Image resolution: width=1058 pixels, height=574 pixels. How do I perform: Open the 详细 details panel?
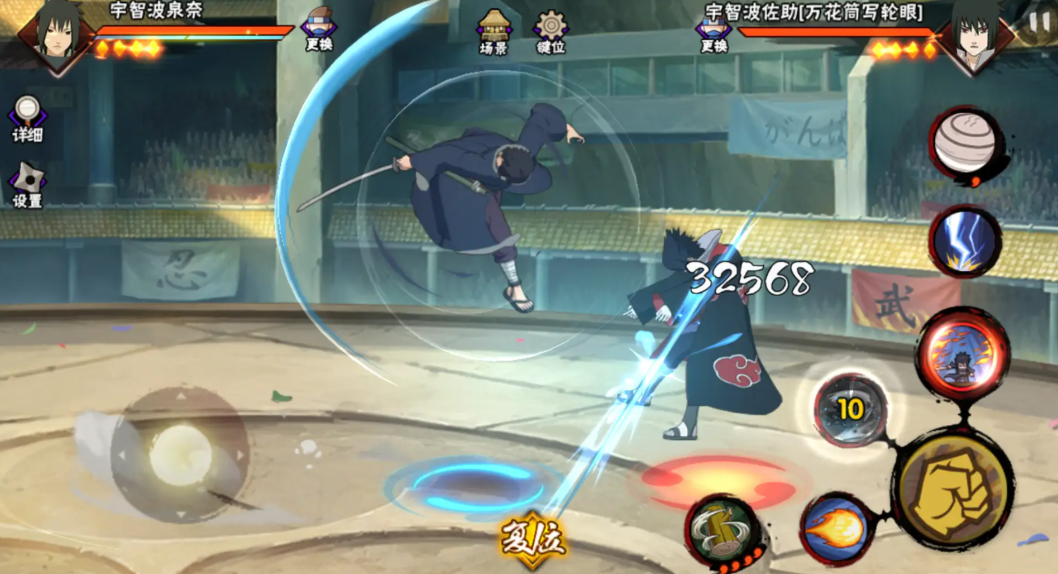click(x=27, y=119)
